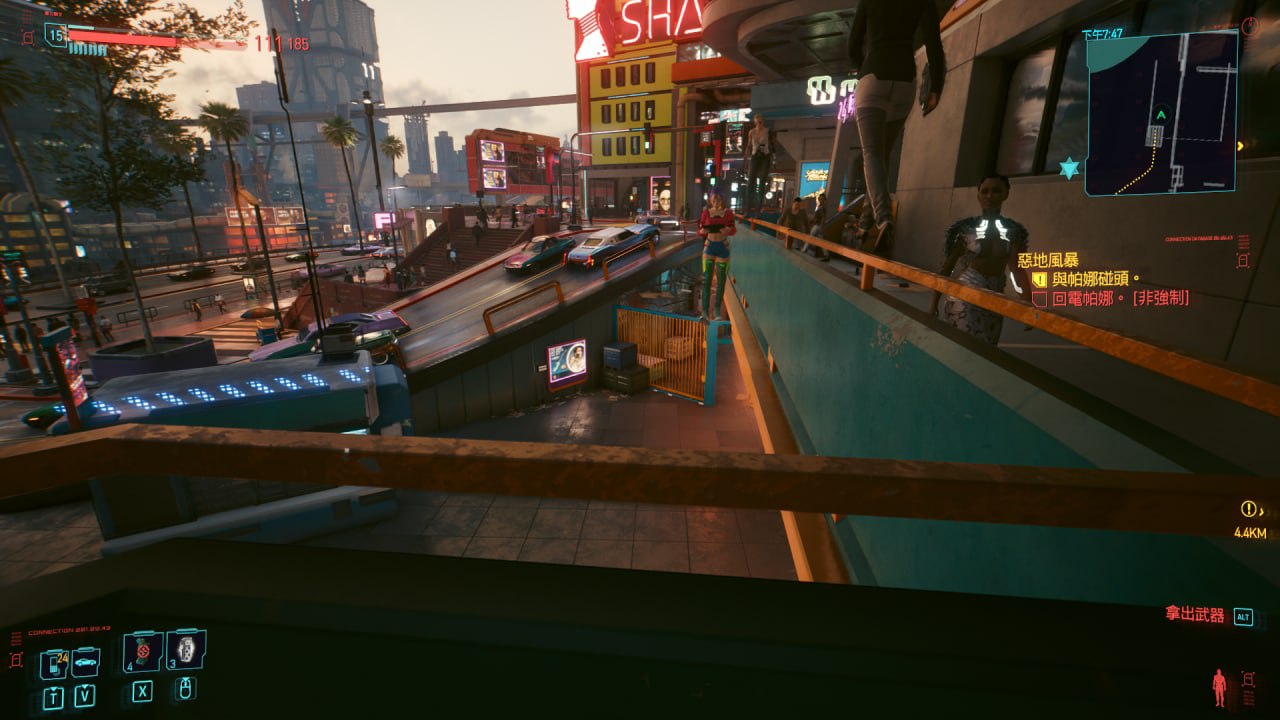1280x720 pixels.
Task: Select the phone icon with 24 messages
Action: (53, 663)
